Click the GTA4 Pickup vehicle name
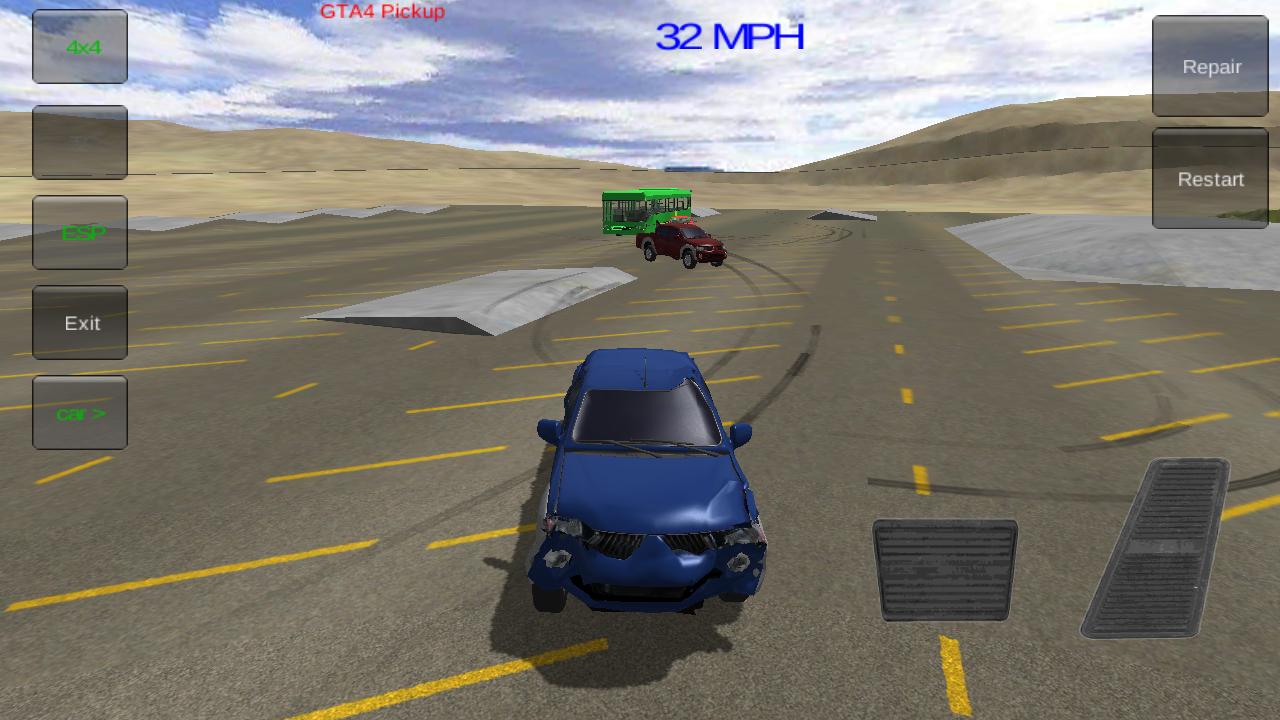 pos(381,13)
